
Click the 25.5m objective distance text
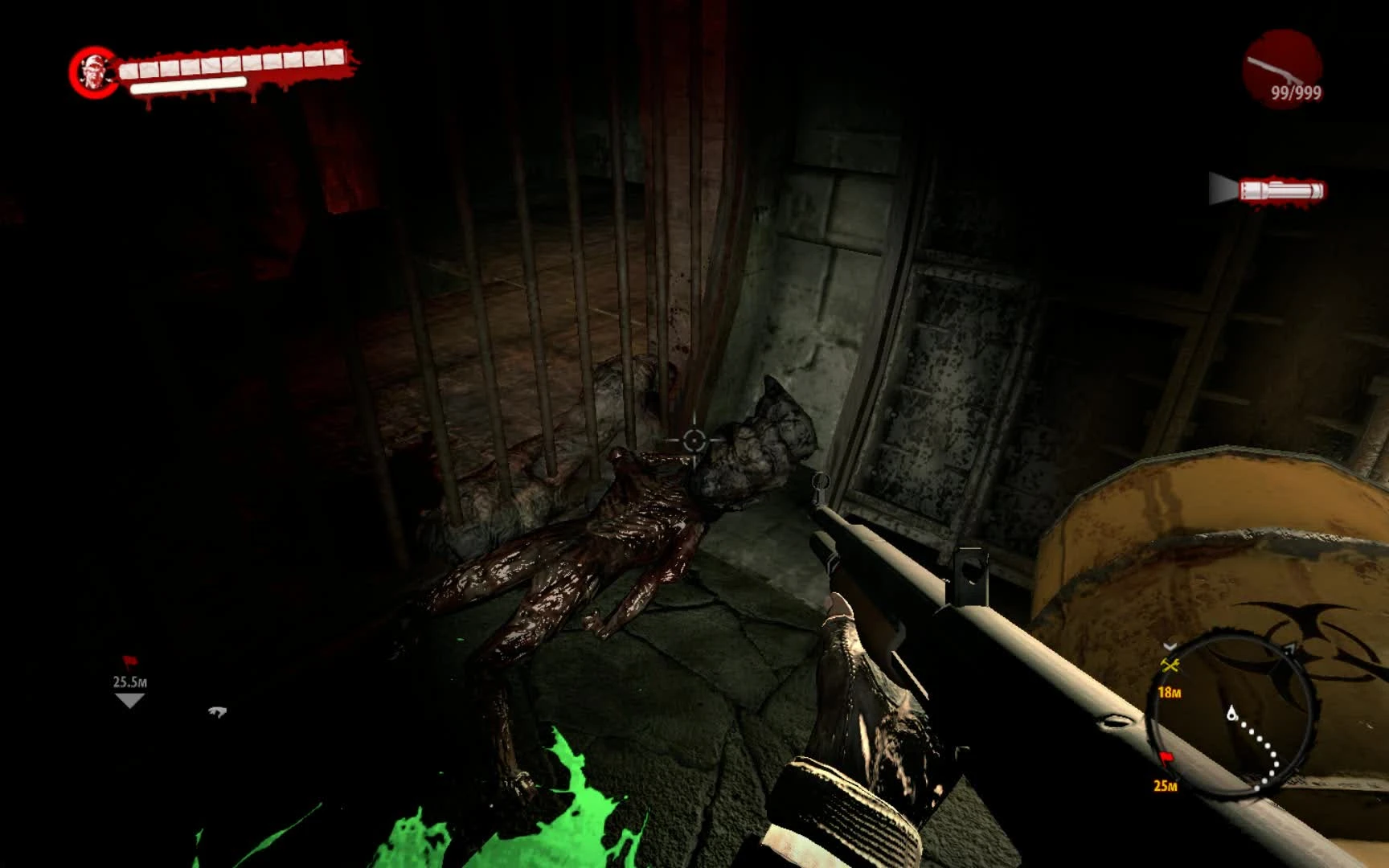click(x=130, y=682)
